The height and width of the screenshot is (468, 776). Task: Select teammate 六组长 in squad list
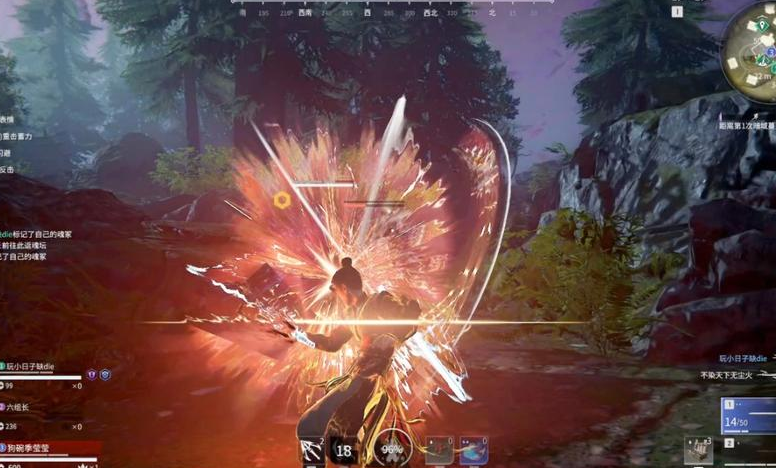point(27,407)
